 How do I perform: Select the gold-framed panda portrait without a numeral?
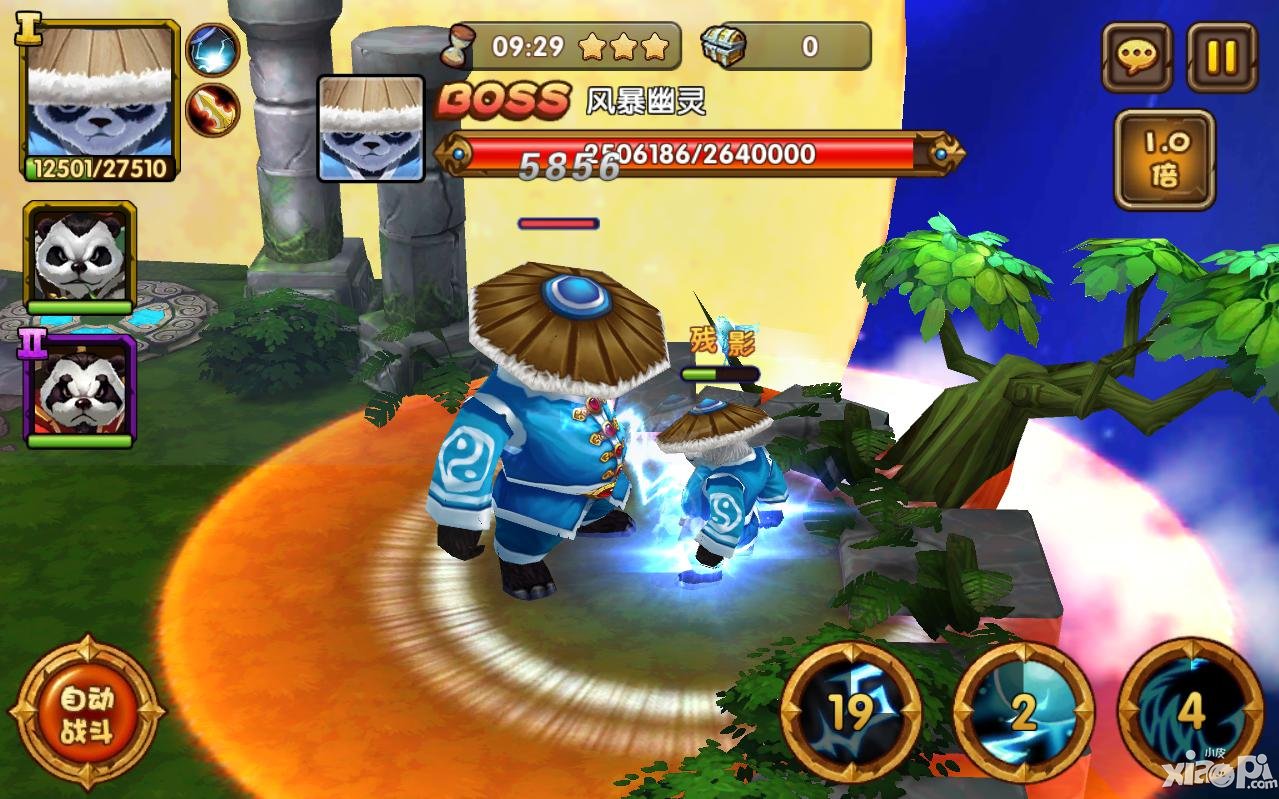(80, 256)
